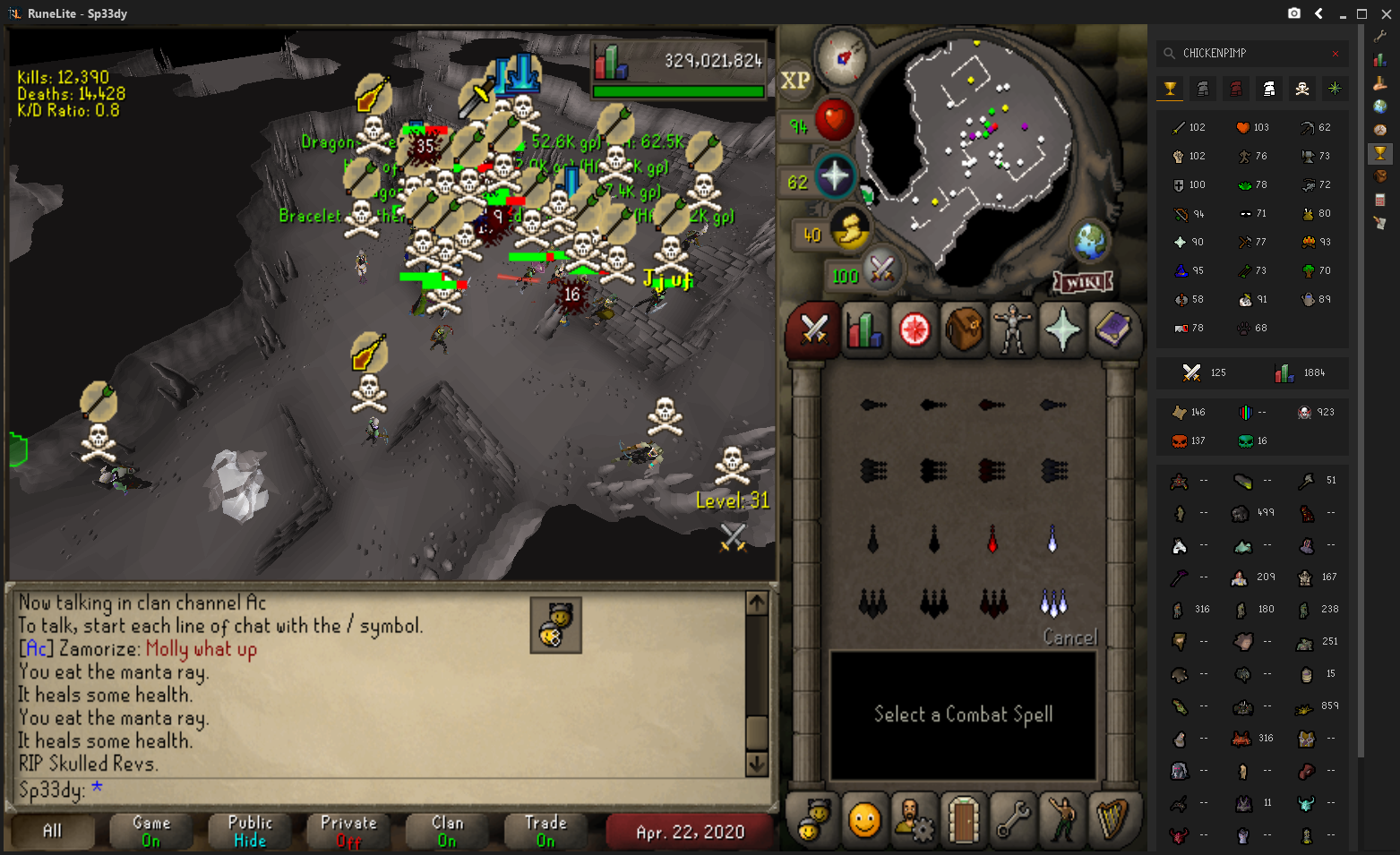Activate the quick-prayers orb
1400x855 pixels.
(835, 175)
